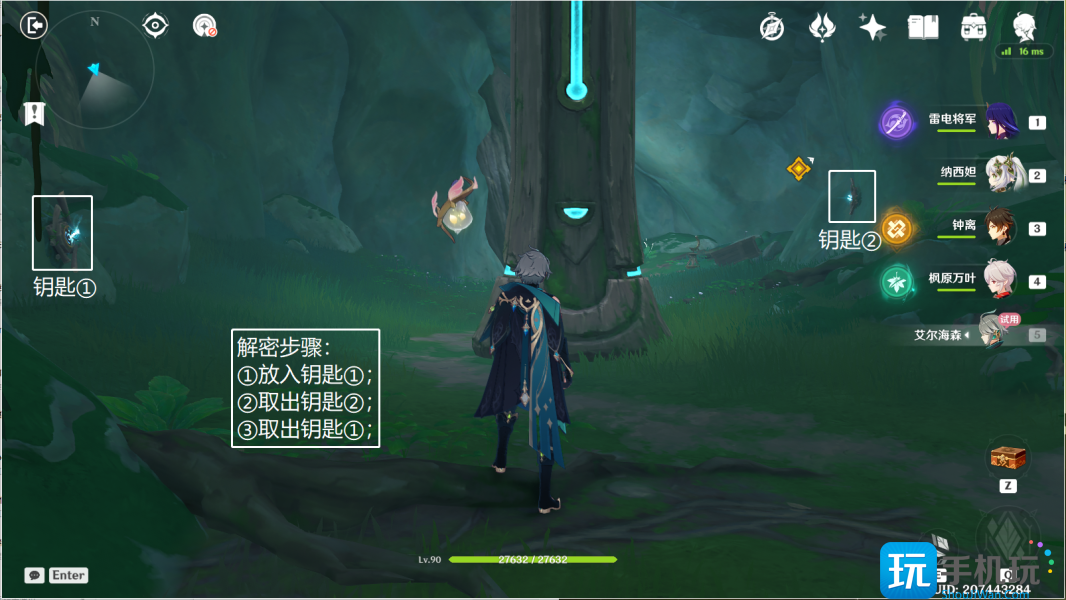Use the treasure chest gadget icon
1066x600 pixels.
1007,457
